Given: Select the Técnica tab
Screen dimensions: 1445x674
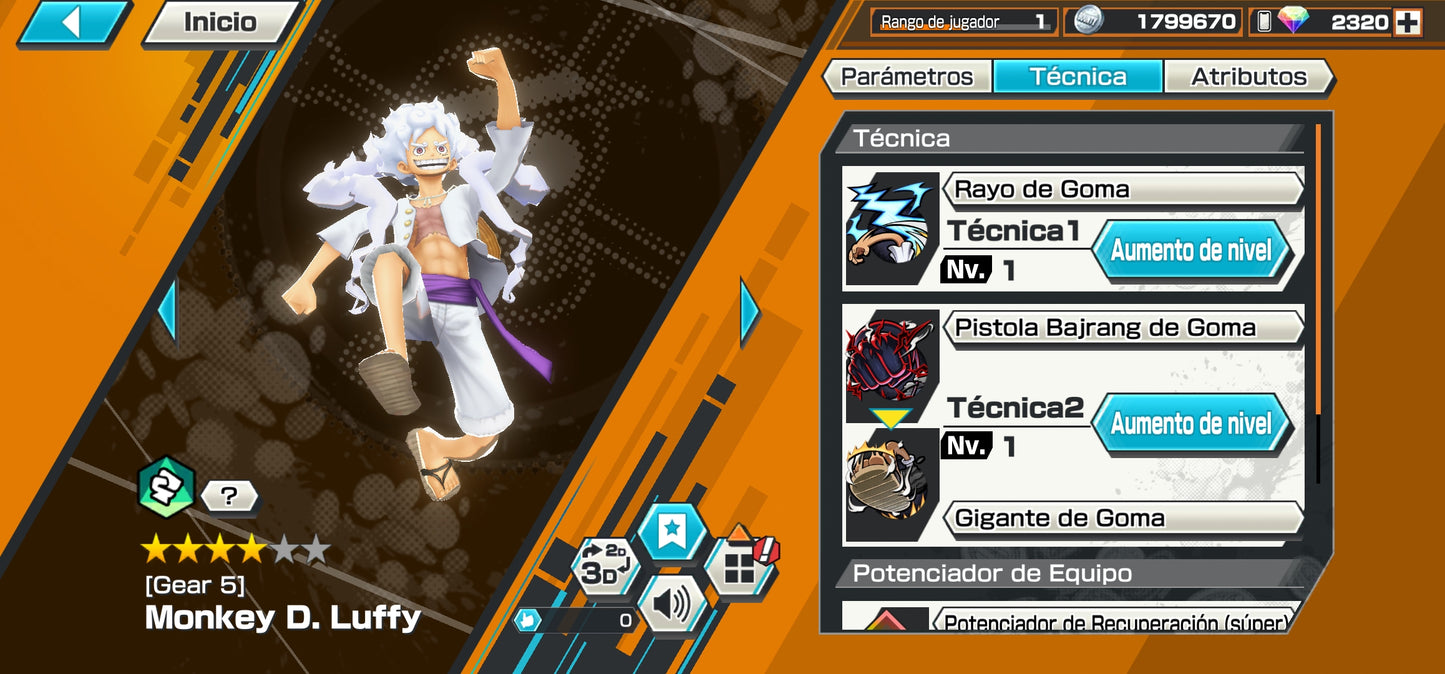Looking at the screenshot, I should click(x=1078, y=77).
